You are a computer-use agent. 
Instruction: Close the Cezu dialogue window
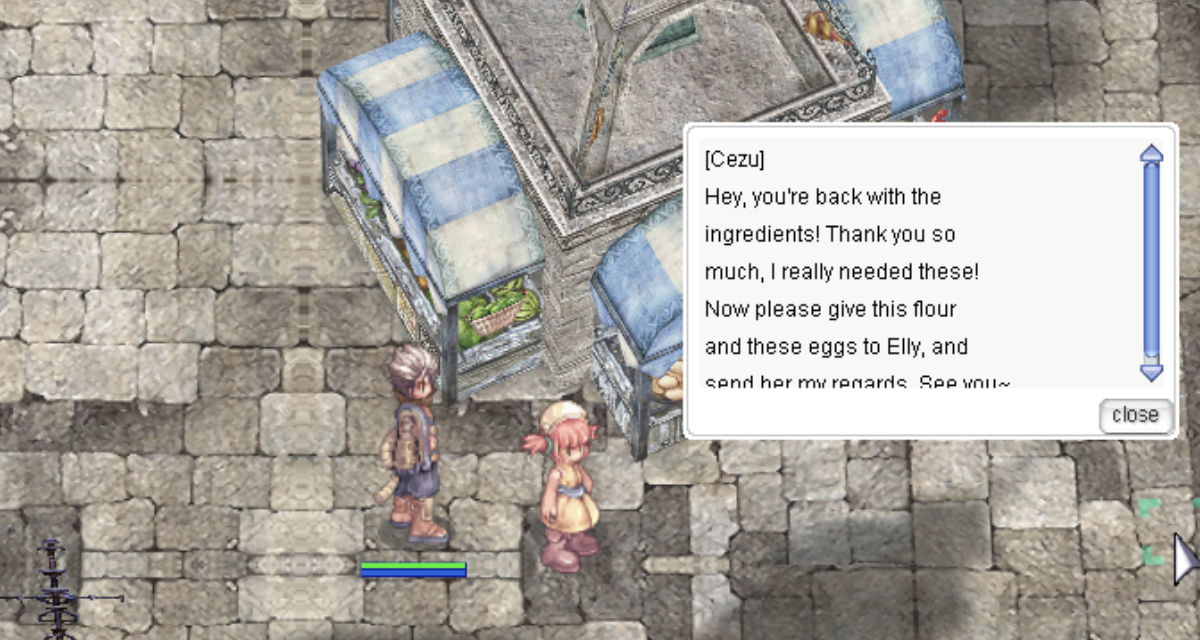[1135, 415]
